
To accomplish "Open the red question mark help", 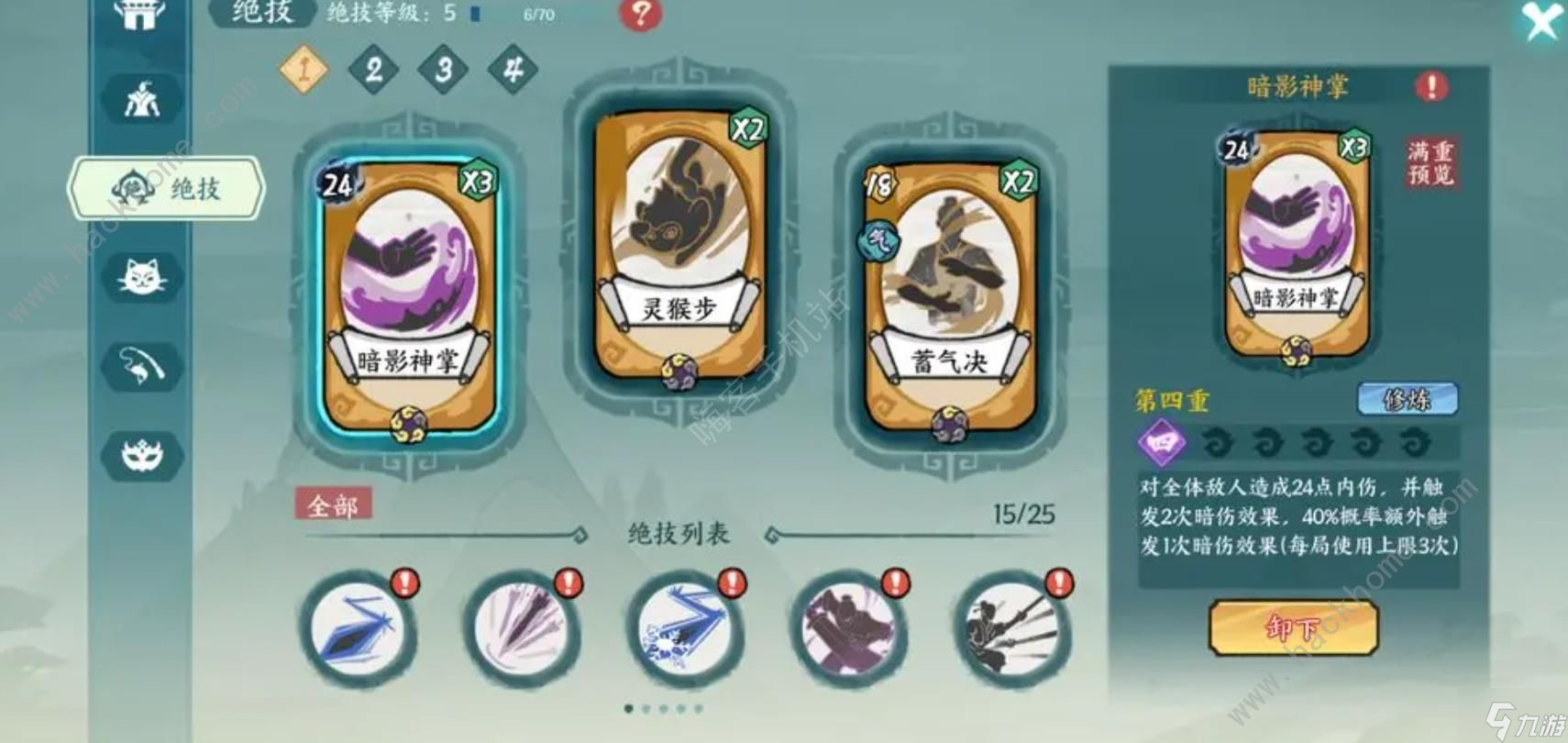I will pos(640,14).
